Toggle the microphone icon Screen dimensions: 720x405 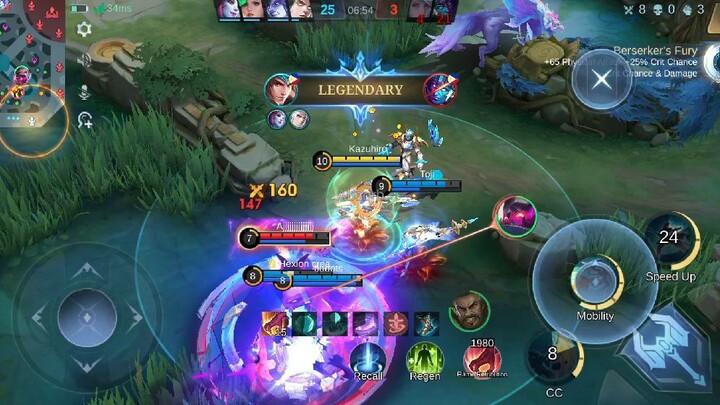coord(85,91)
